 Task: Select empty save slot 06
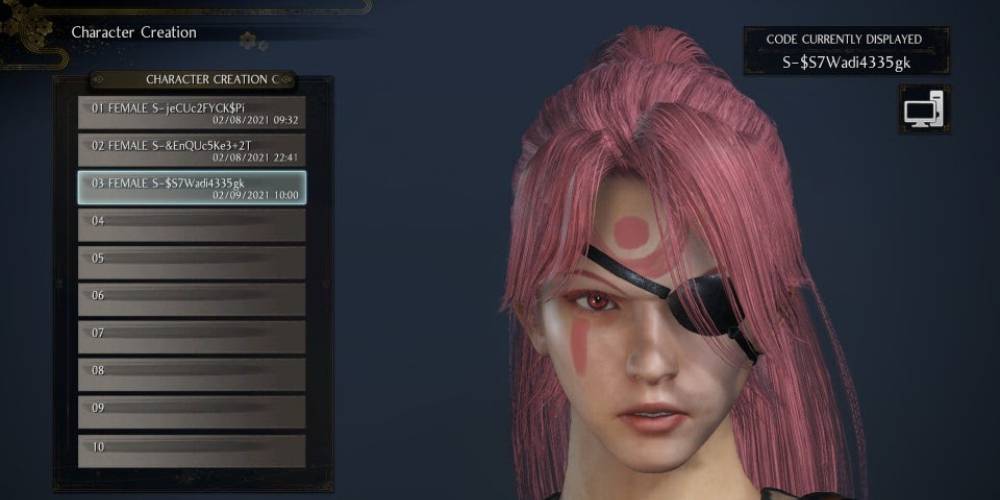pyautogui.click(x=192, y=300)
